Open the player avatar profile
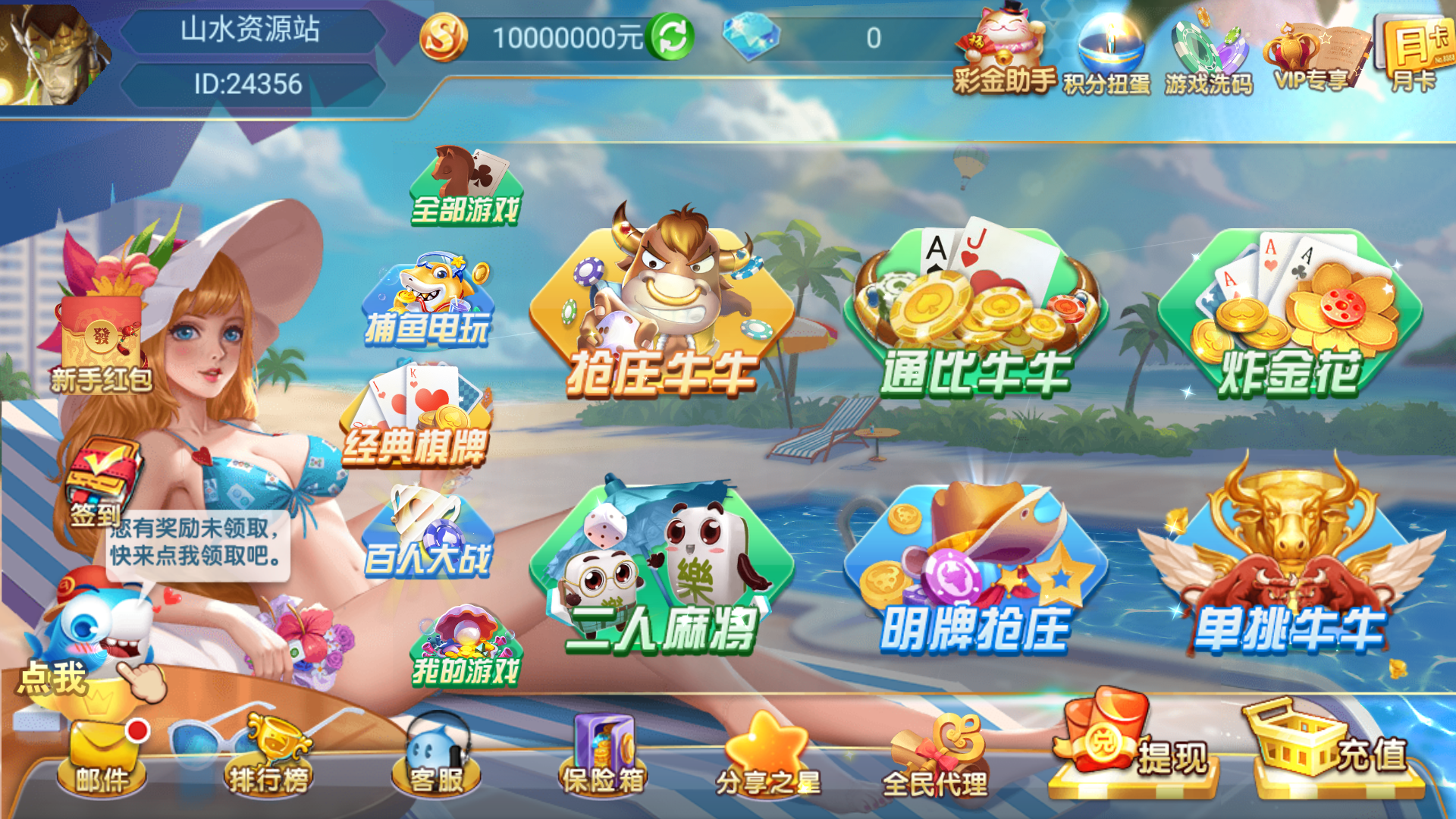The height and width of the screenshot is (819, 1456). (47, 49)
